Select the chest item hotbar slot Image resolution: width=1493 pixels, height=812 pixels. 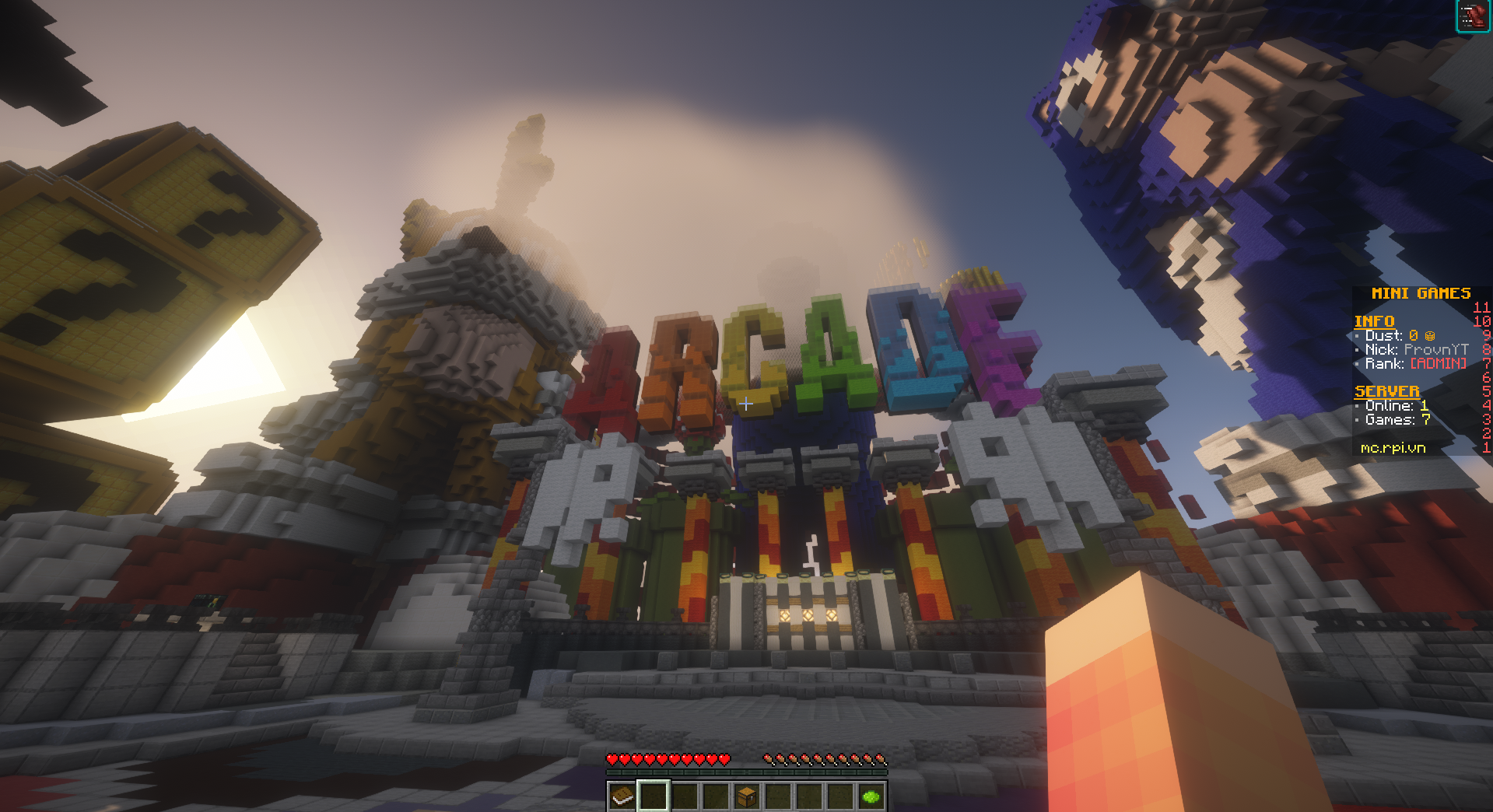tap(746, 796)
